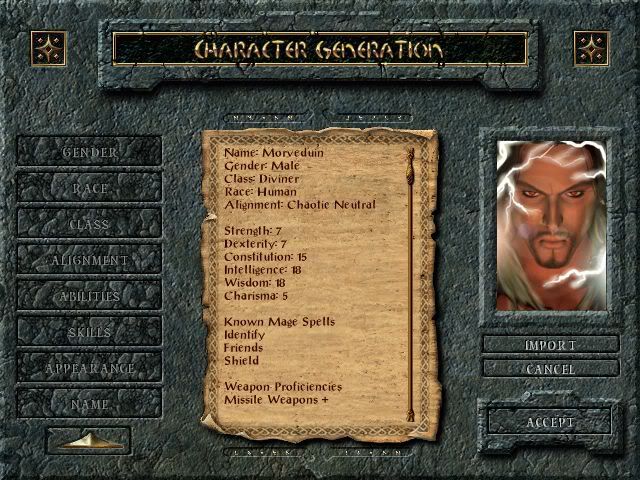Go to the Abilities step
The image size is (640, 480).
(89, 296)
